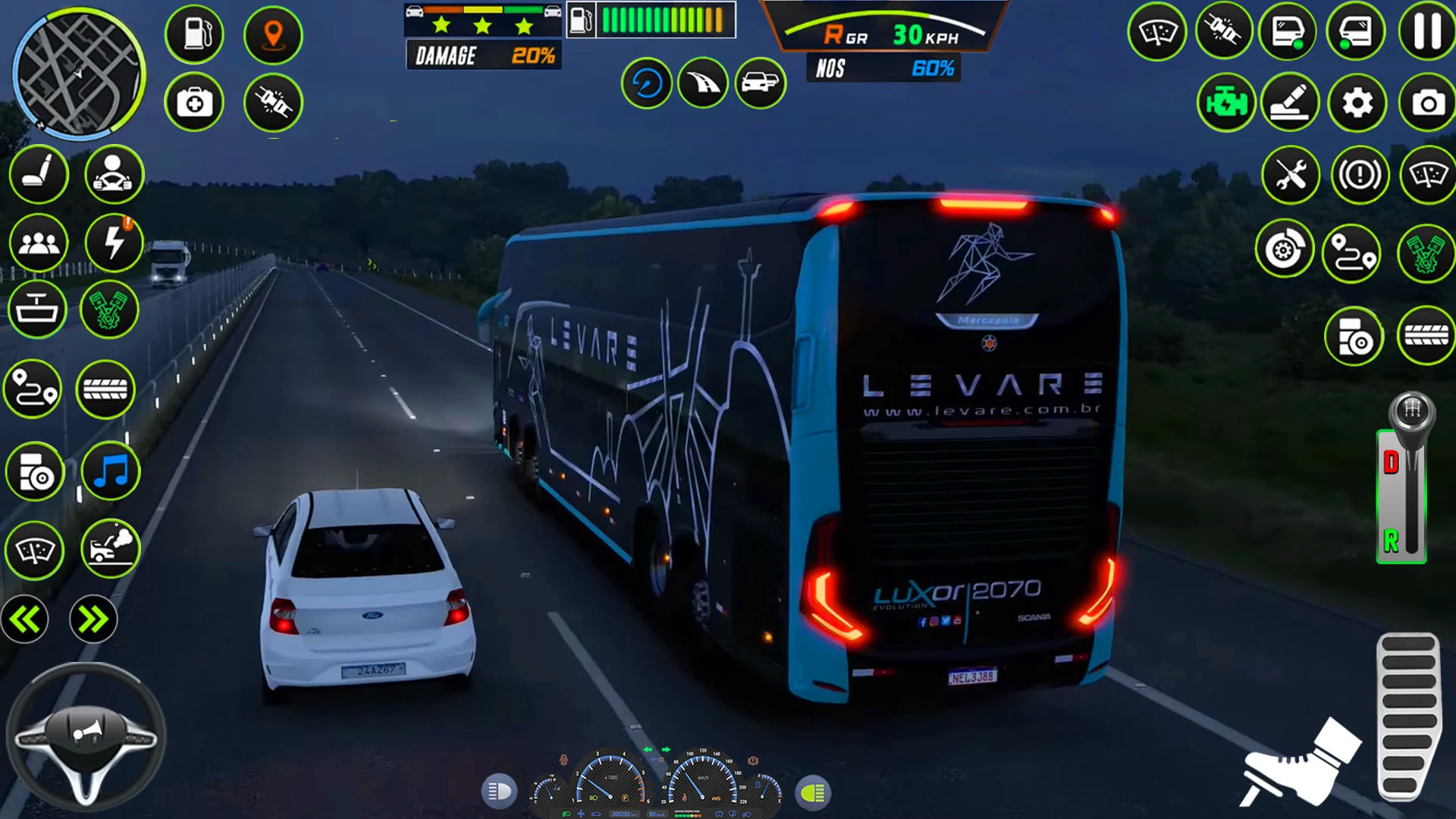Viewport: 1456px width, 819px height.
Task: Honk the horn on the steering wheel
Action: tap(85, 732)
